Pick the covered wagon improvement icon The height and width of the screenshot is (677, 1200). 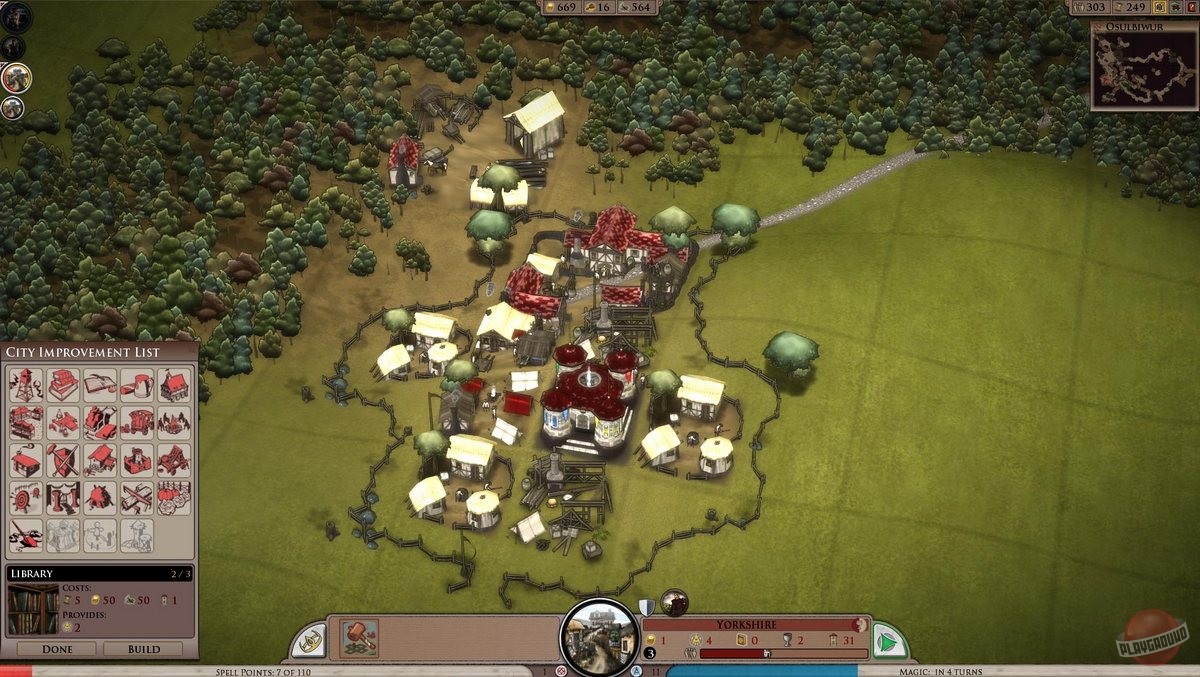[x=137, y=422]
